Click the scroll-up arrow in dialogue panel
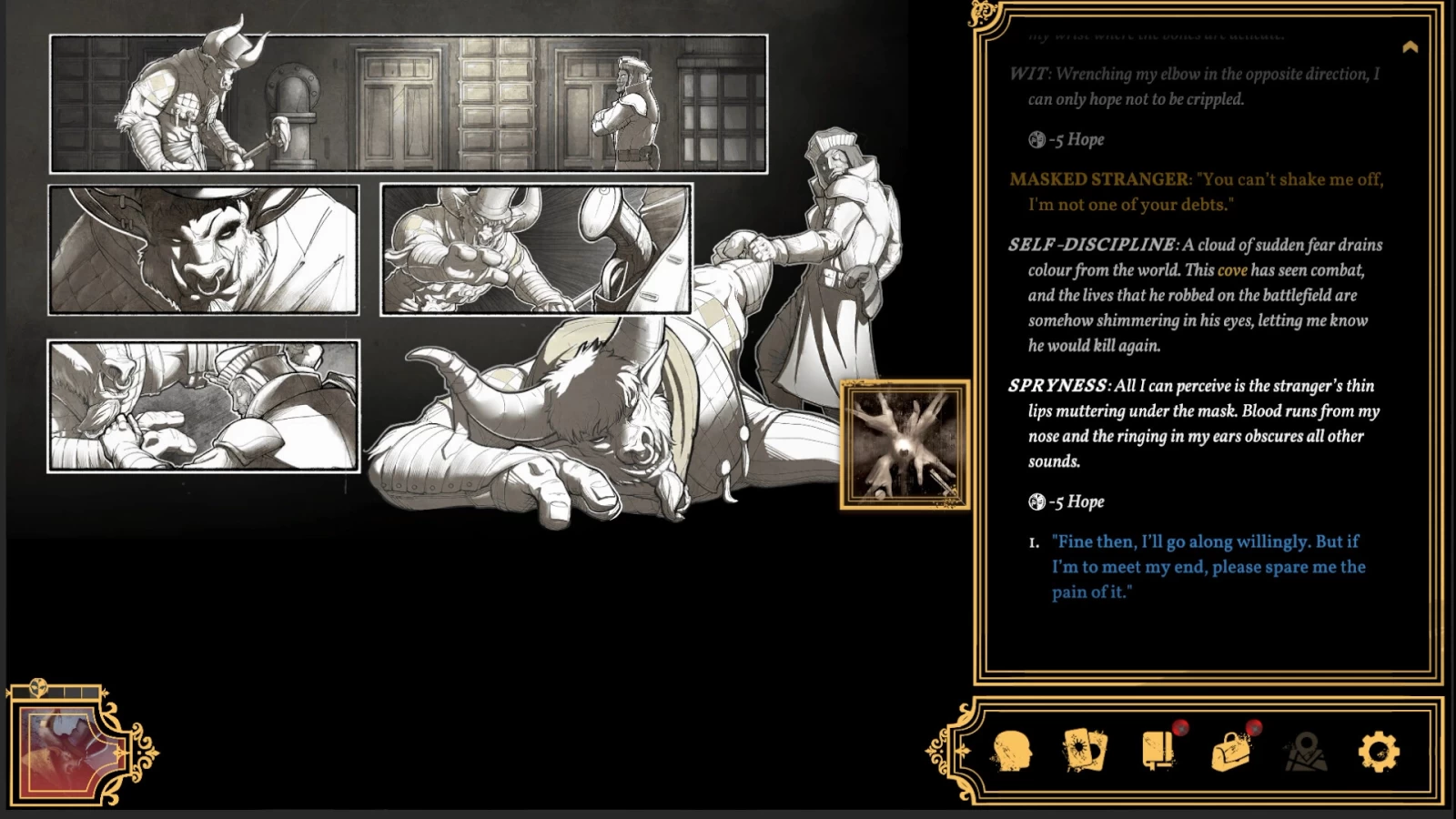Image resolution: width=1456 pixels, height=819 pixels. coord(1410,47)
